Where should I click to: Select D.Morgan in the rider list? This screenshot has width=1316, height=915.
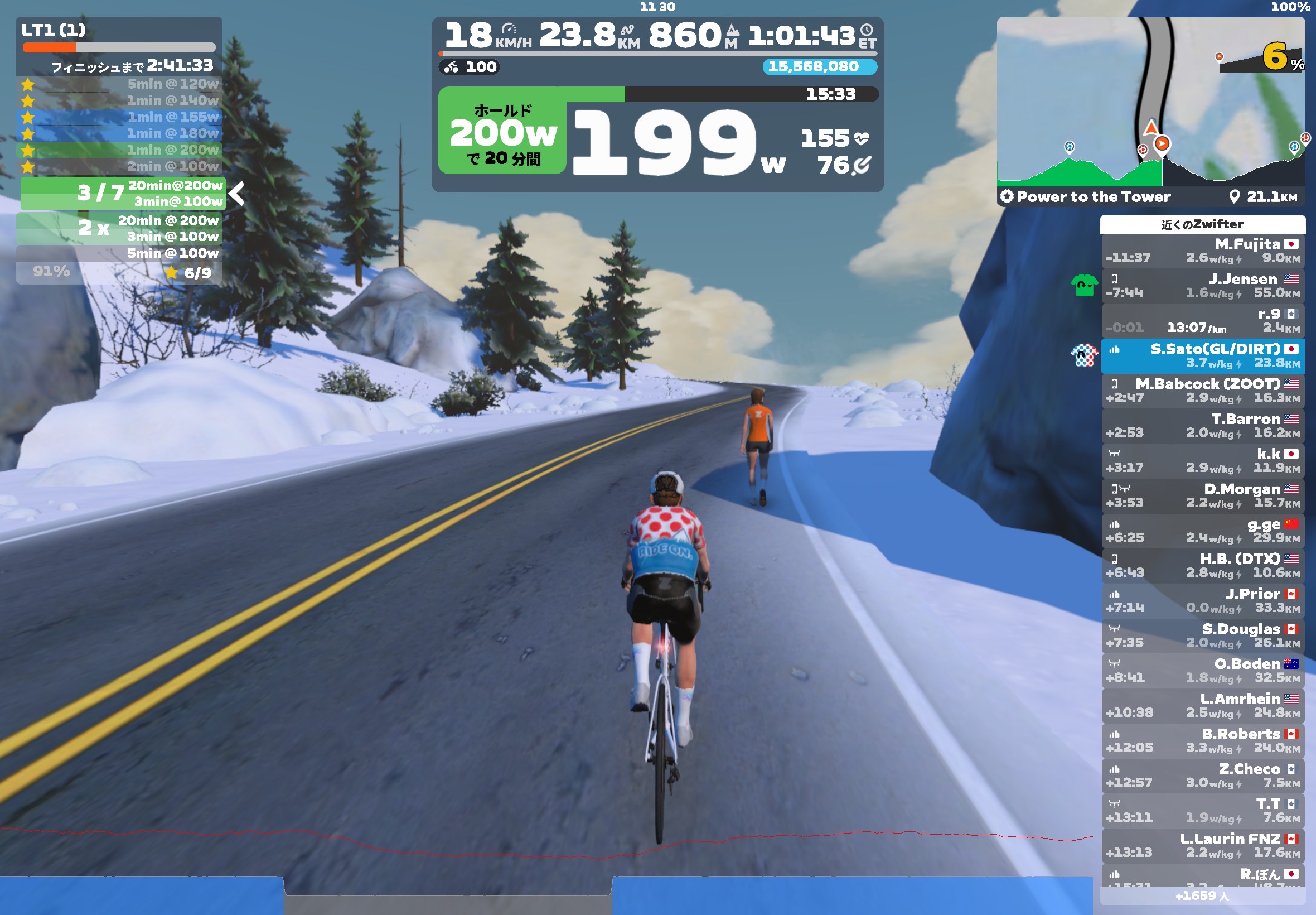coord(1202,495)
